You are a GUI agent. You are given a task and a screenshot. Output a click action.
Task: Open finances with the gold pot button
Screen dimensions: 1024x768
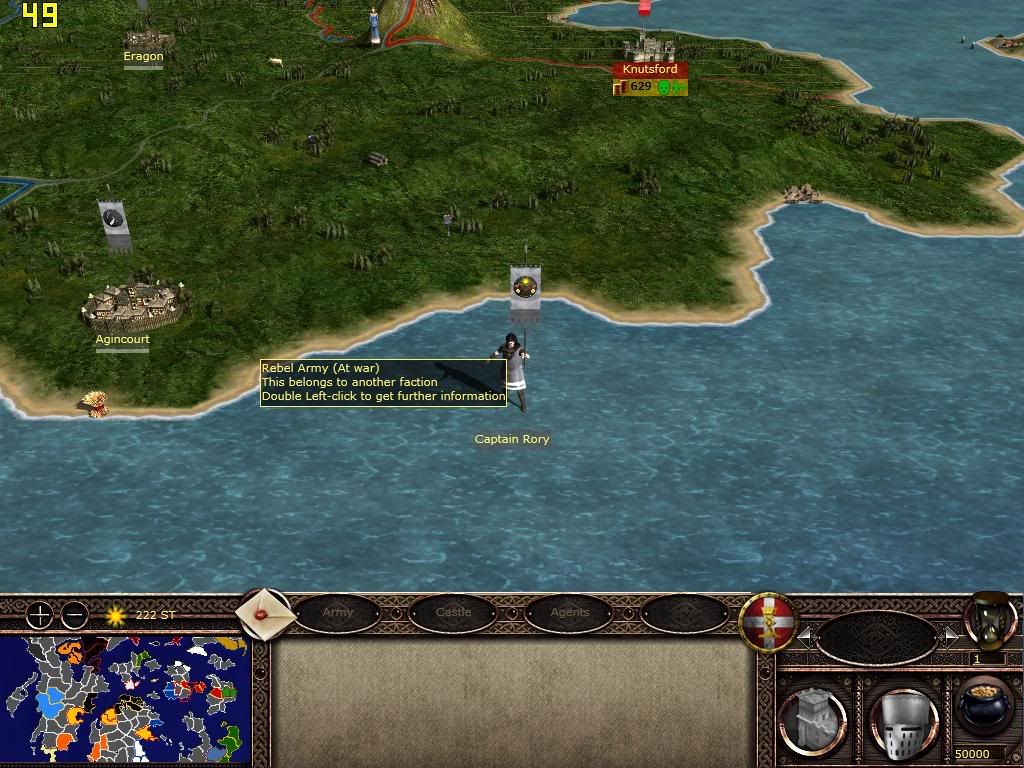pyautogui.click(x=984, y=706)
